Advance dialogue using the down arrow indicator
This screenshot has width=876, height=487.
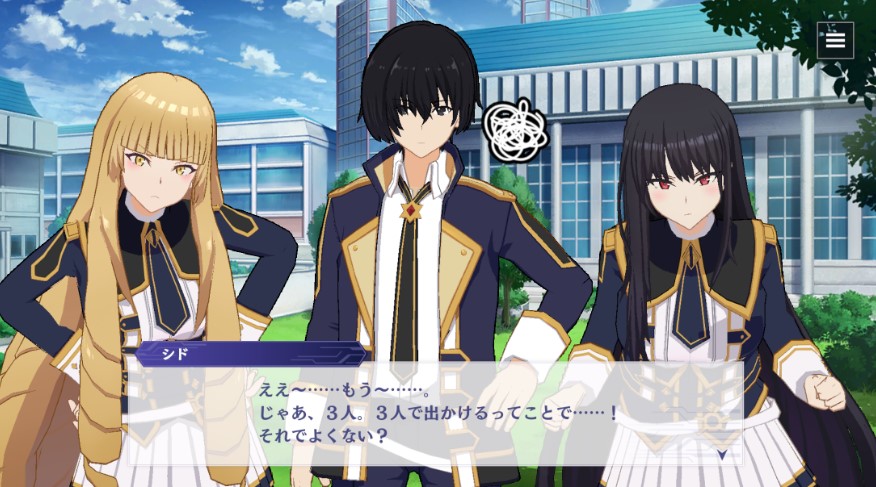point(722,453)
